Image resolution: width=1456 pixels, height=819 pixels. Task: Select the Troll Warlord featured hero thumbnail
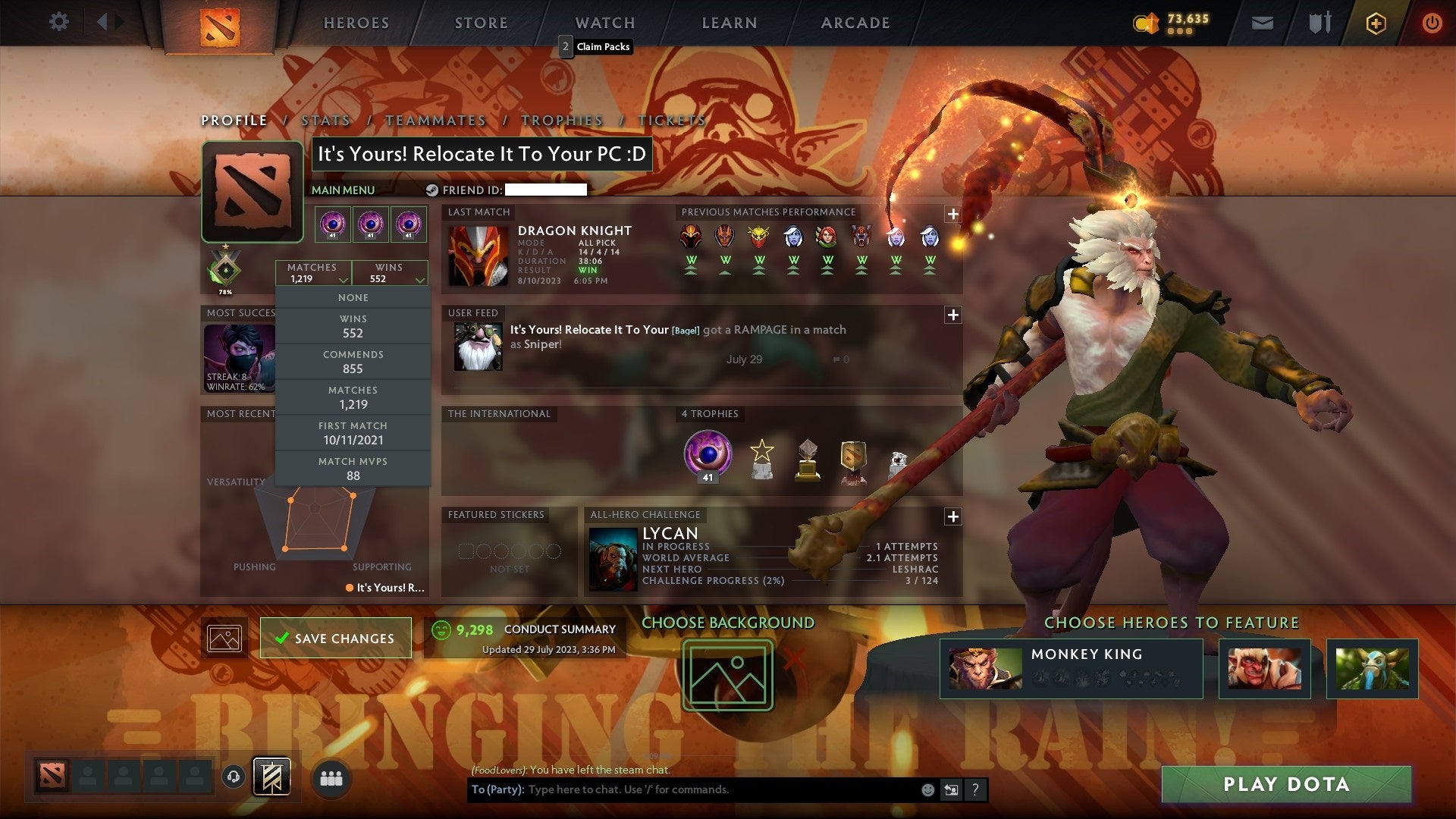[1263, 668]
